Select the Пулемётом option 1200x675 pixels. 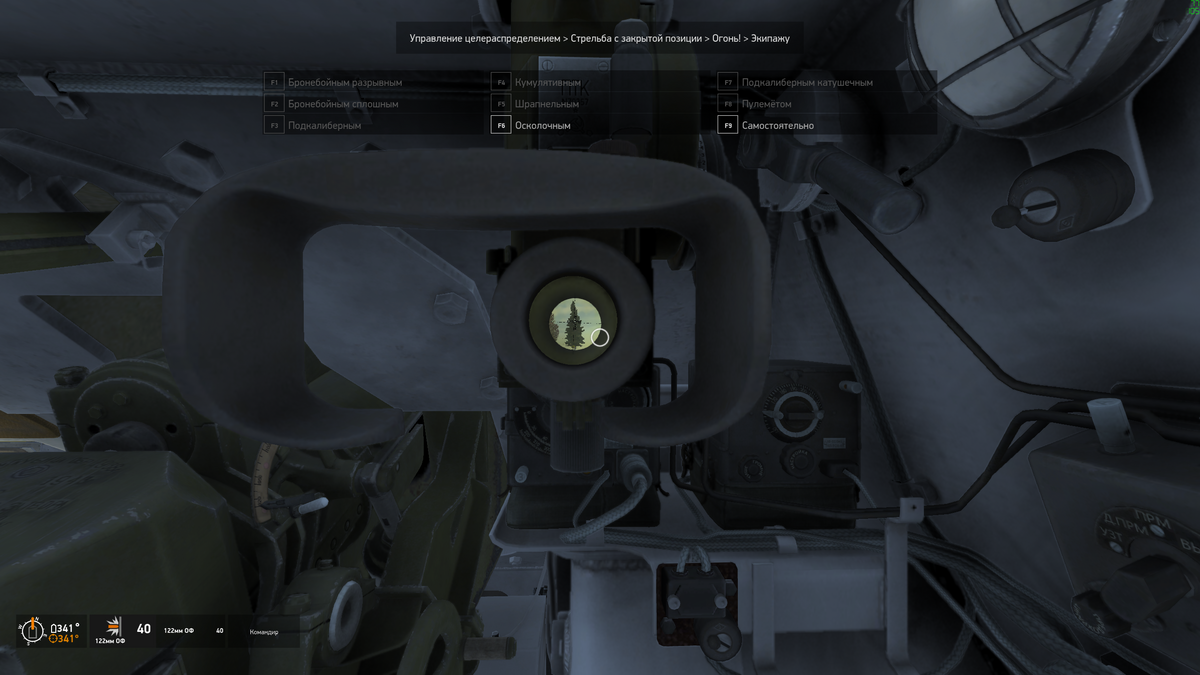click(766, 104)
